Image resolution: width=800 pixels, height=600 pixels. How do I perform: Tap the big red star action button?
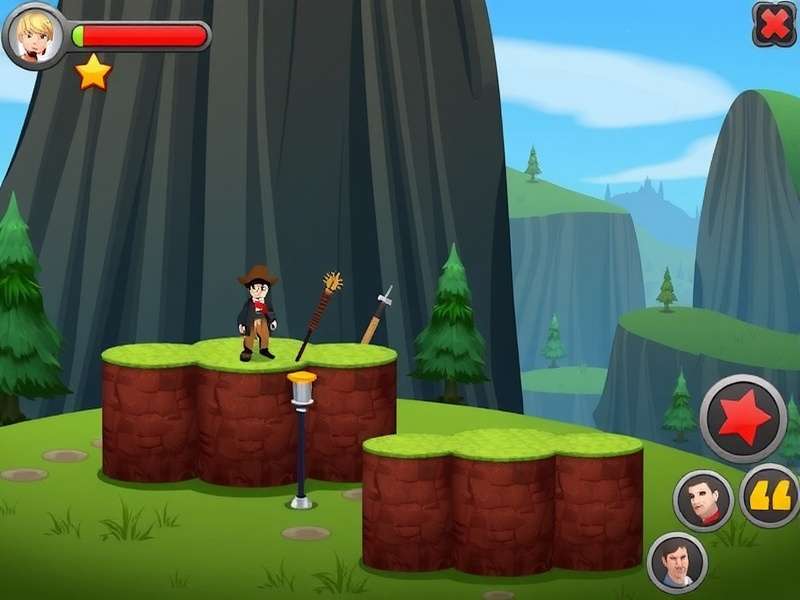743,418
